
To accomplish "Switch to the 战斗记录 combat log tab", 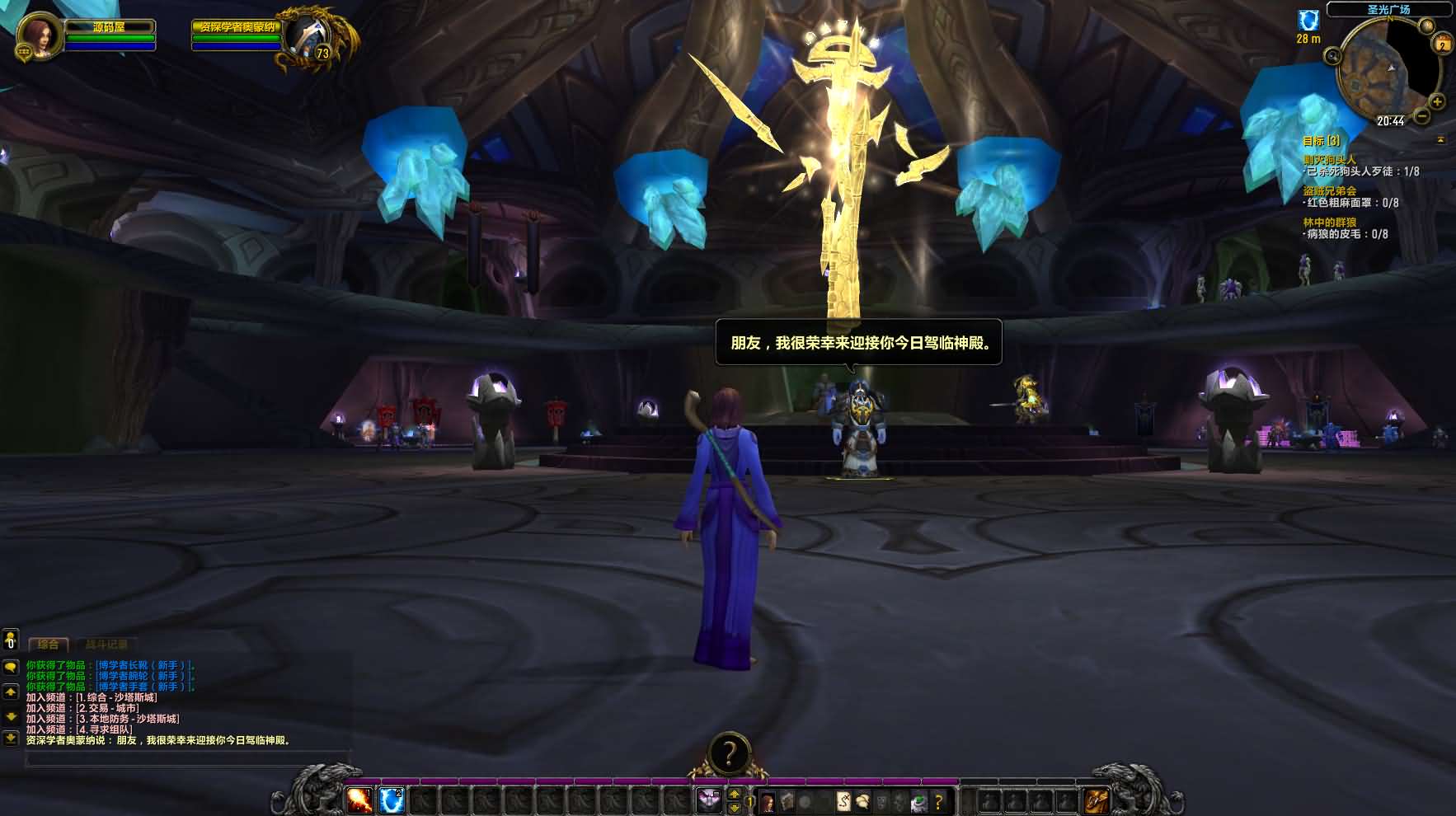I will [106, 644].
